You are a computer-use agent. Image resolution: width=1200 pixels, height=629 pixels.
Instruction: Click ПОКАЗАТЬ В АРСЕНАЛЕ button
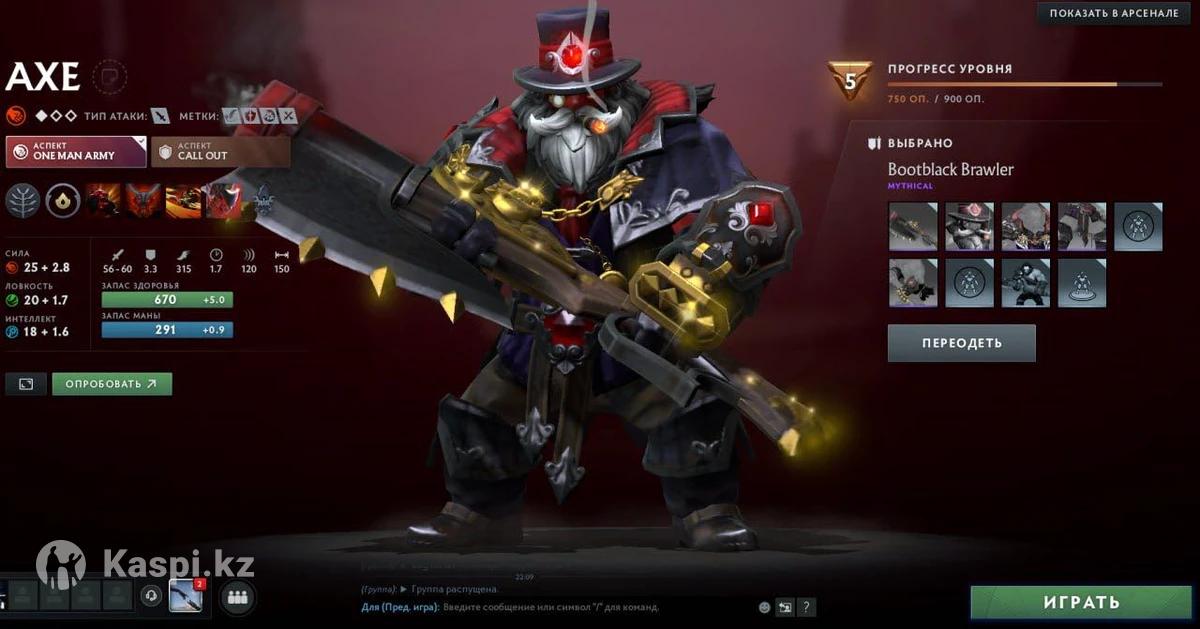click(1113, 13)
